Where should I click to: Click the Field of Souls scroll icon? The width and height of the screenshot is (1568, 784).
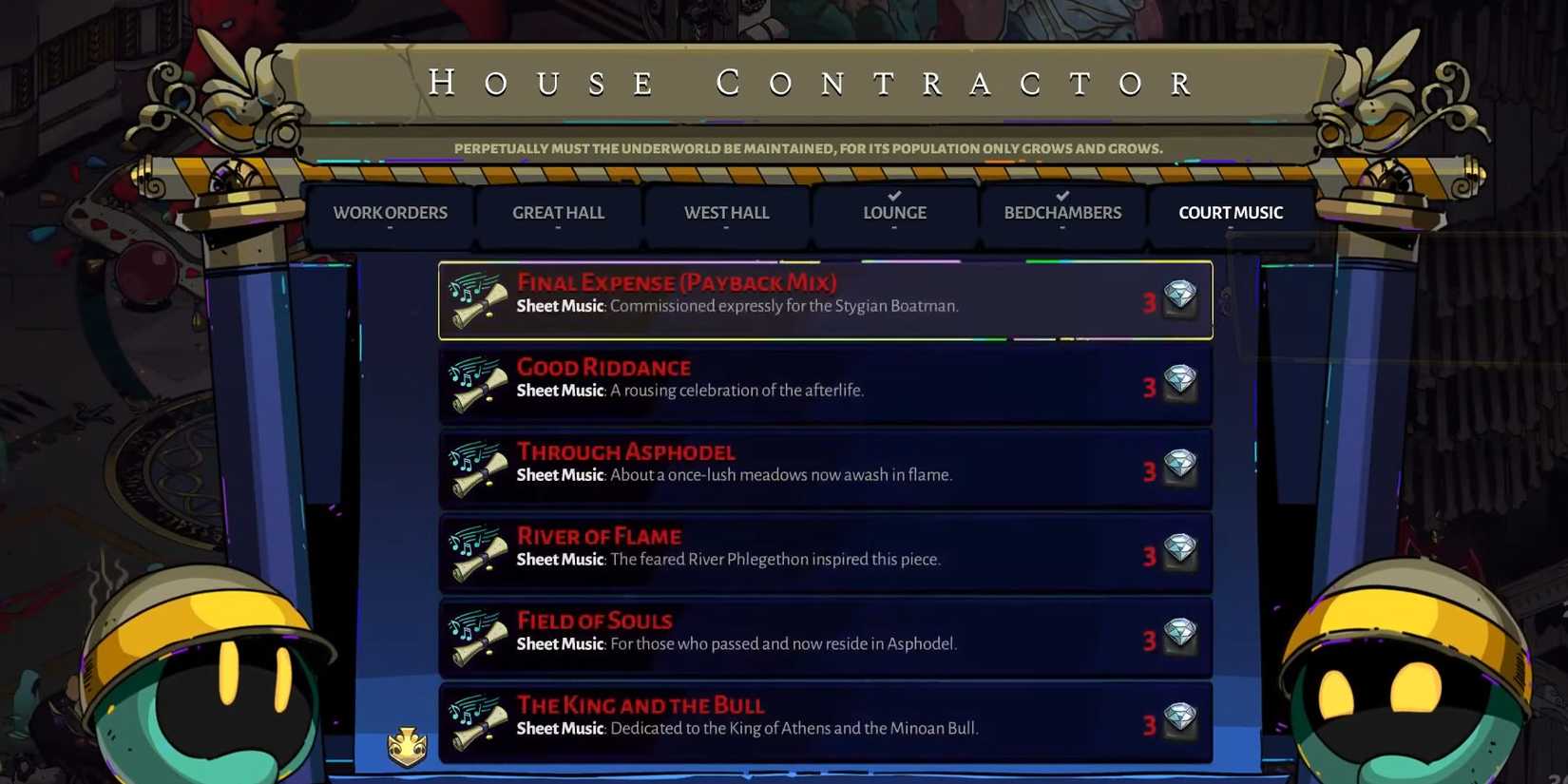pyautogui.click(x=477, y=636)
